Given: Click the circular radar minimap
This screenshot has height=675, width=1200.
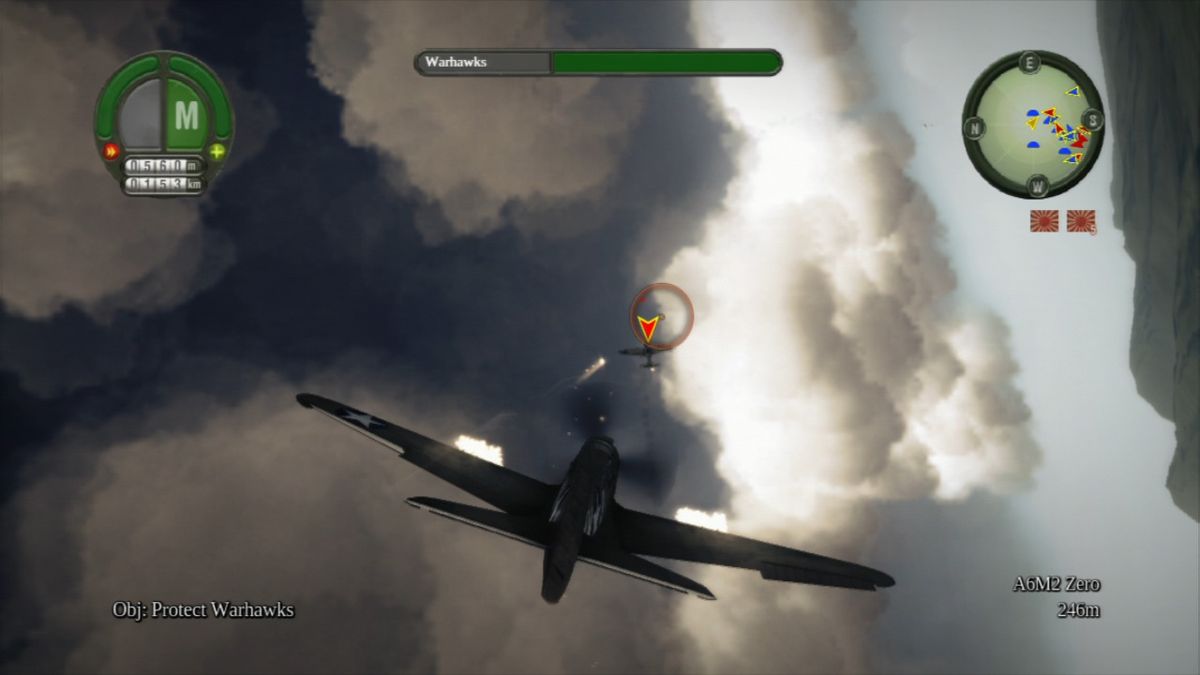Looking at the screenshot, I should [1033, 125].
